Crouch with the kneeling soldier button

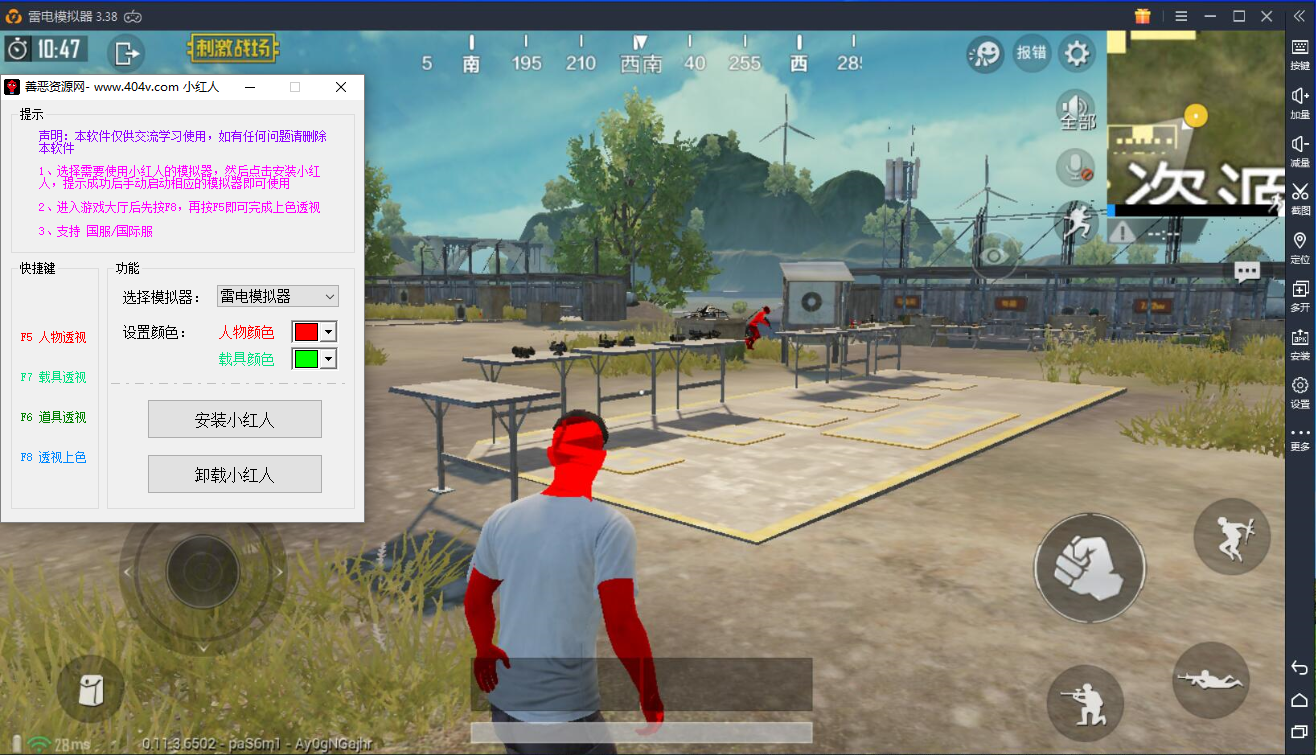(1085, 696)
